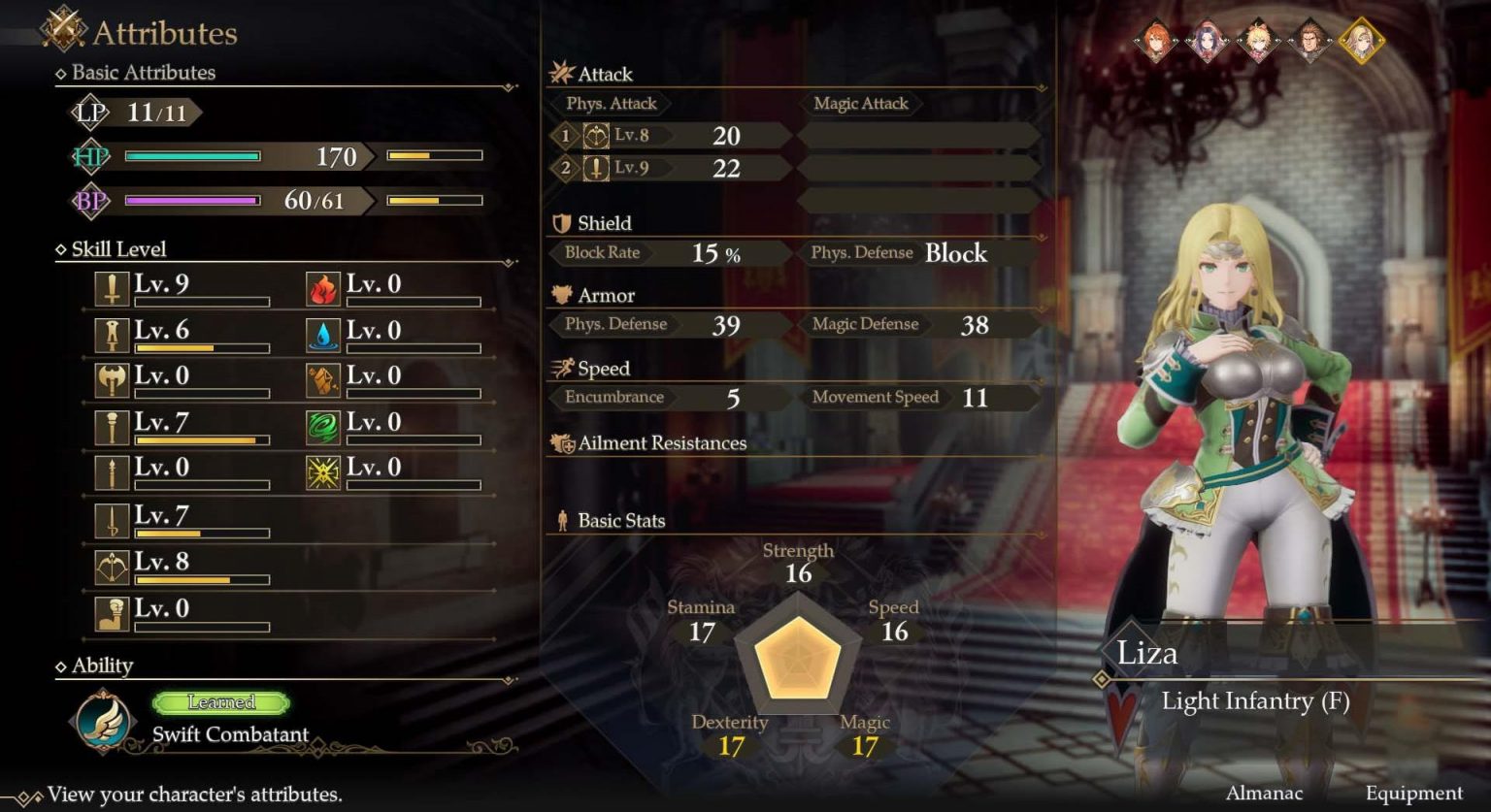Click the martial arts fist skill icon
1491x812 pixels.
[x=112, y=613]
